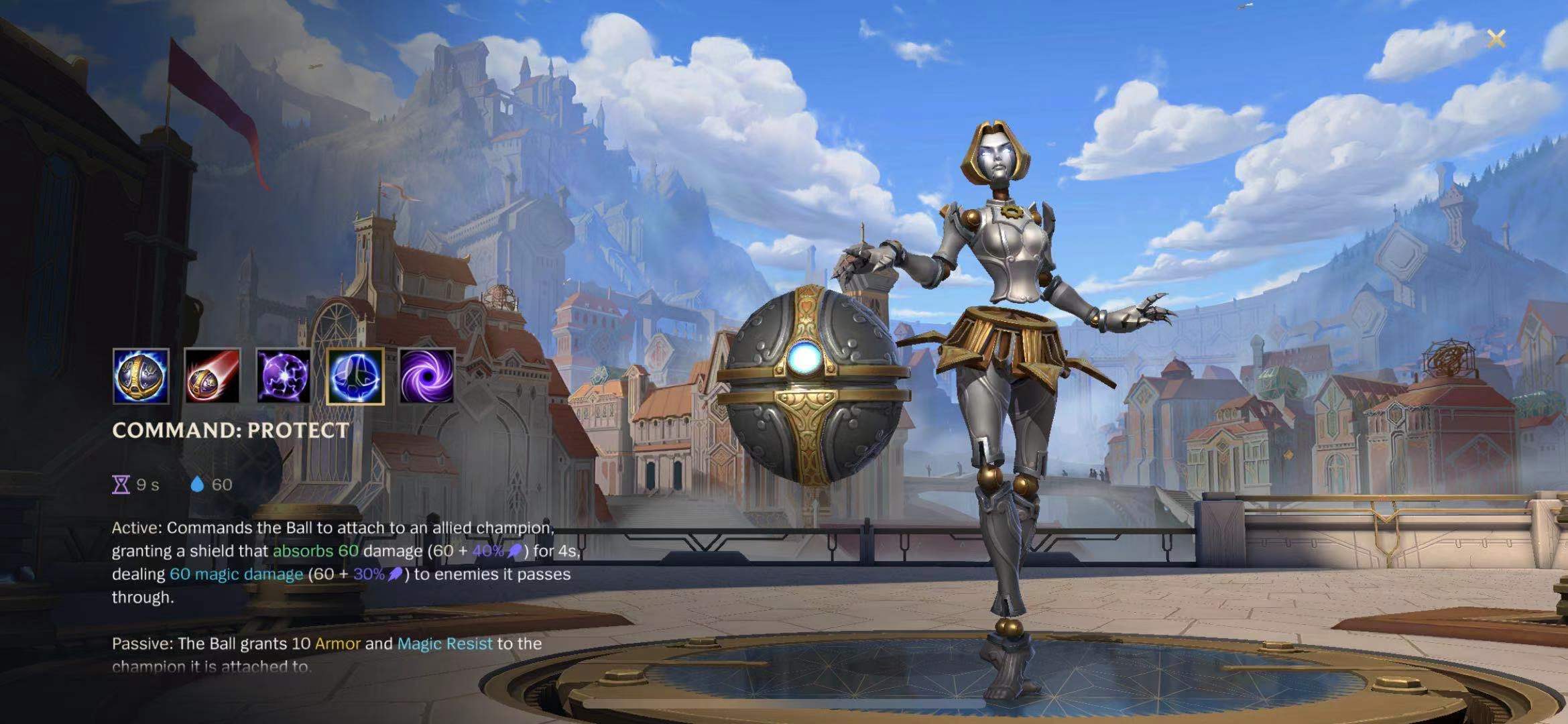View the purple electric sphere ability
Viewport: 1568px width, 724px height.
tap(284, 376)
